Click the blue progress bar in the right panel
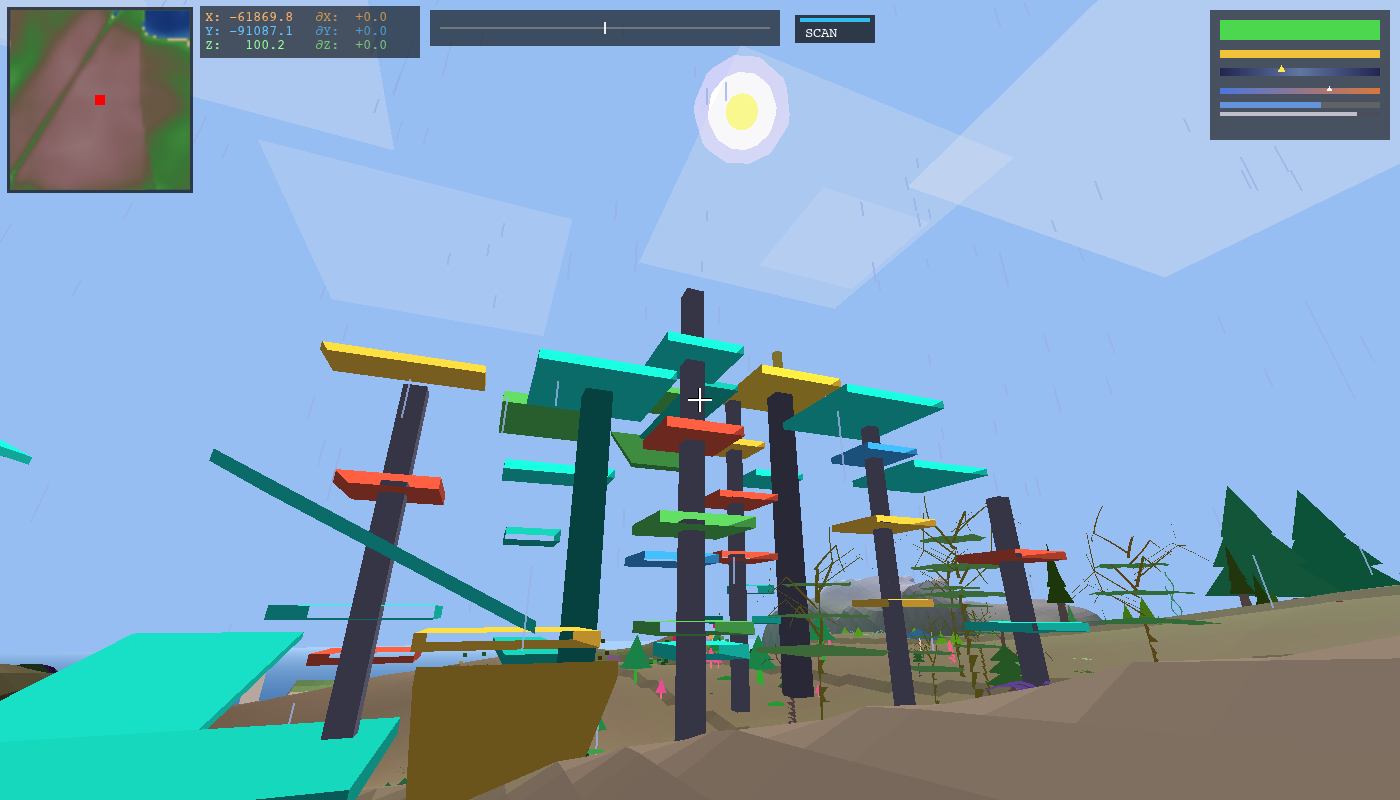 click(1270, 105)
